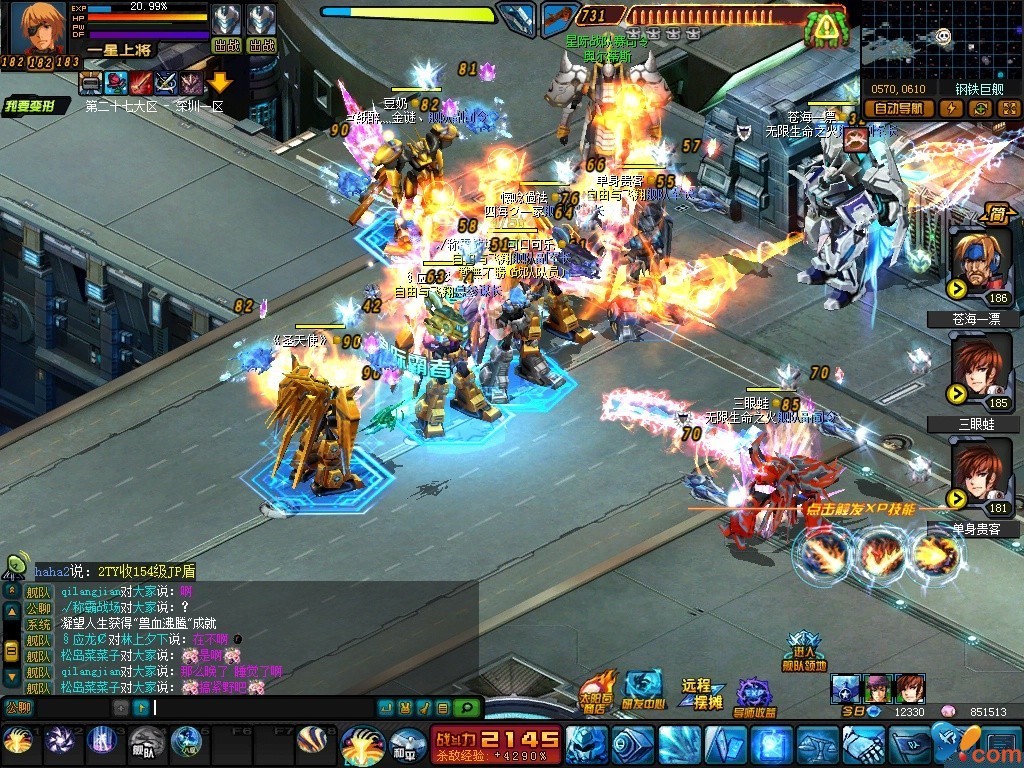This screenshot has height=768, width=1024.
Task: Open the 太阳石商店 shop
Action: click(x=598, y=691)
